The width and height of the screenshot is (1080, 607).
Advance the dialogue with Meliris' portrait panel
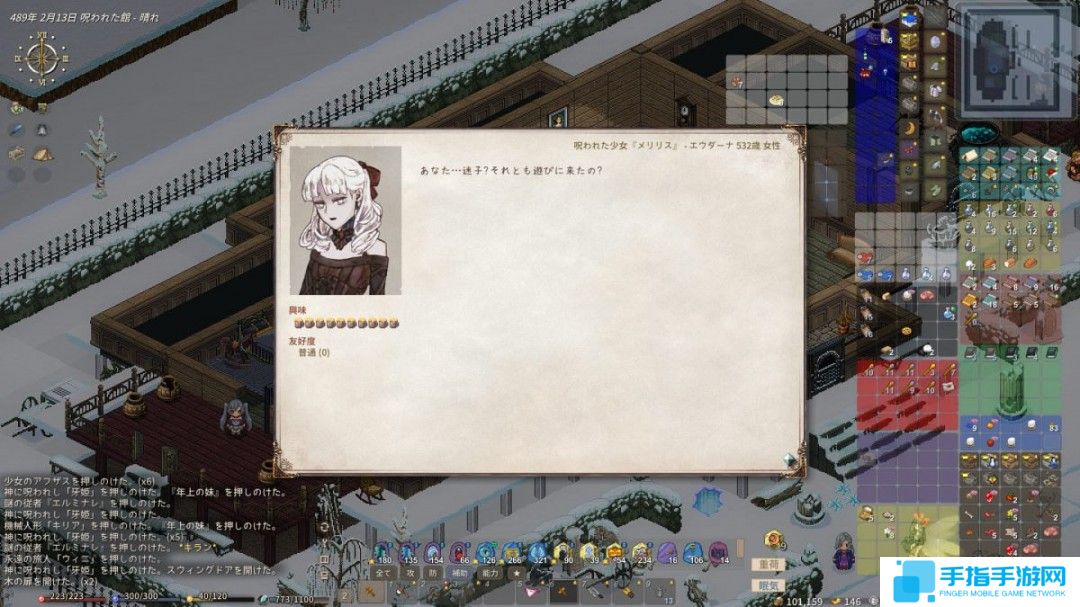[x=346, y=221]
